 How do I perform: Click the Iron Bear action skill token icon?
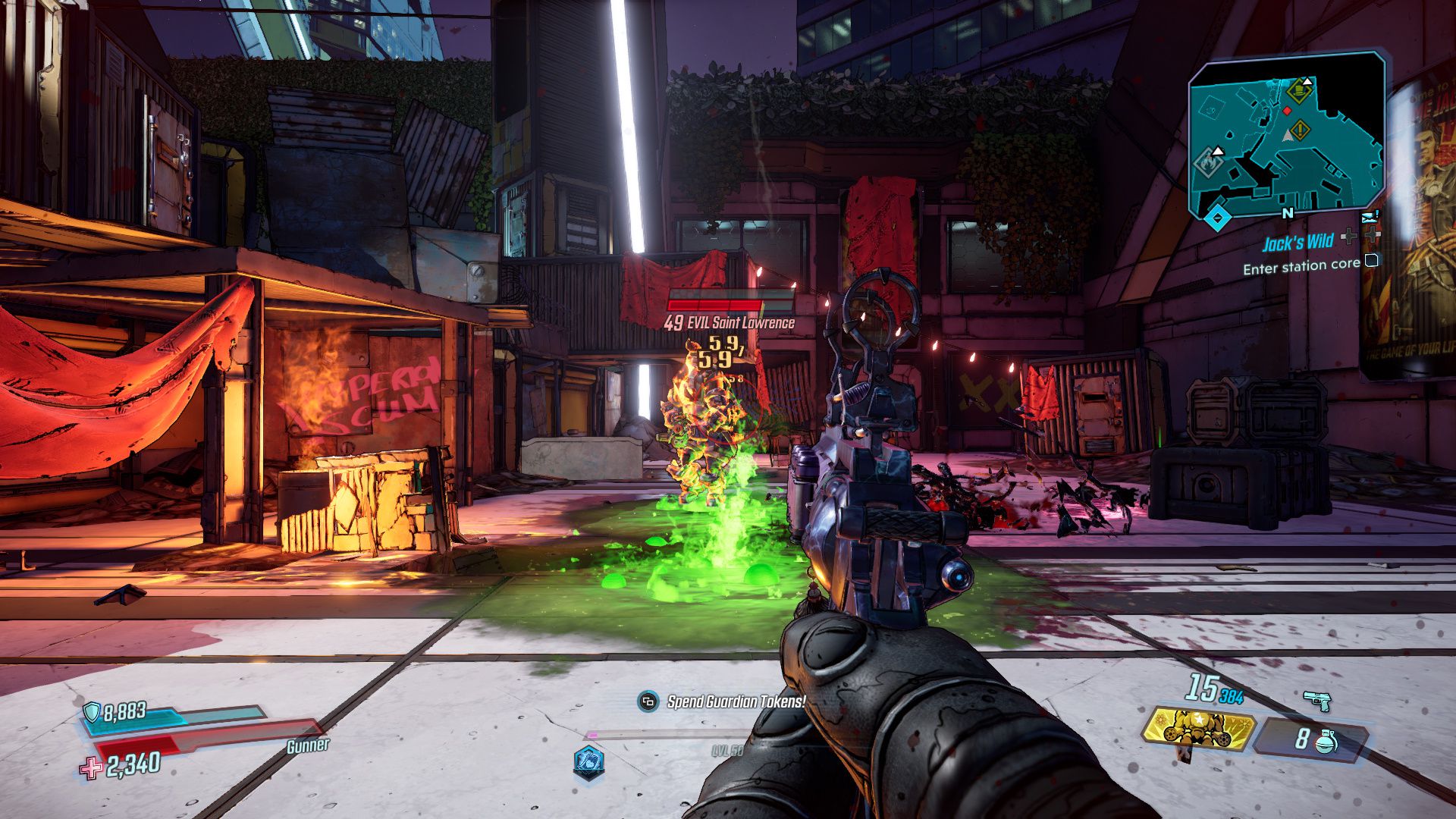point(1197,729)
